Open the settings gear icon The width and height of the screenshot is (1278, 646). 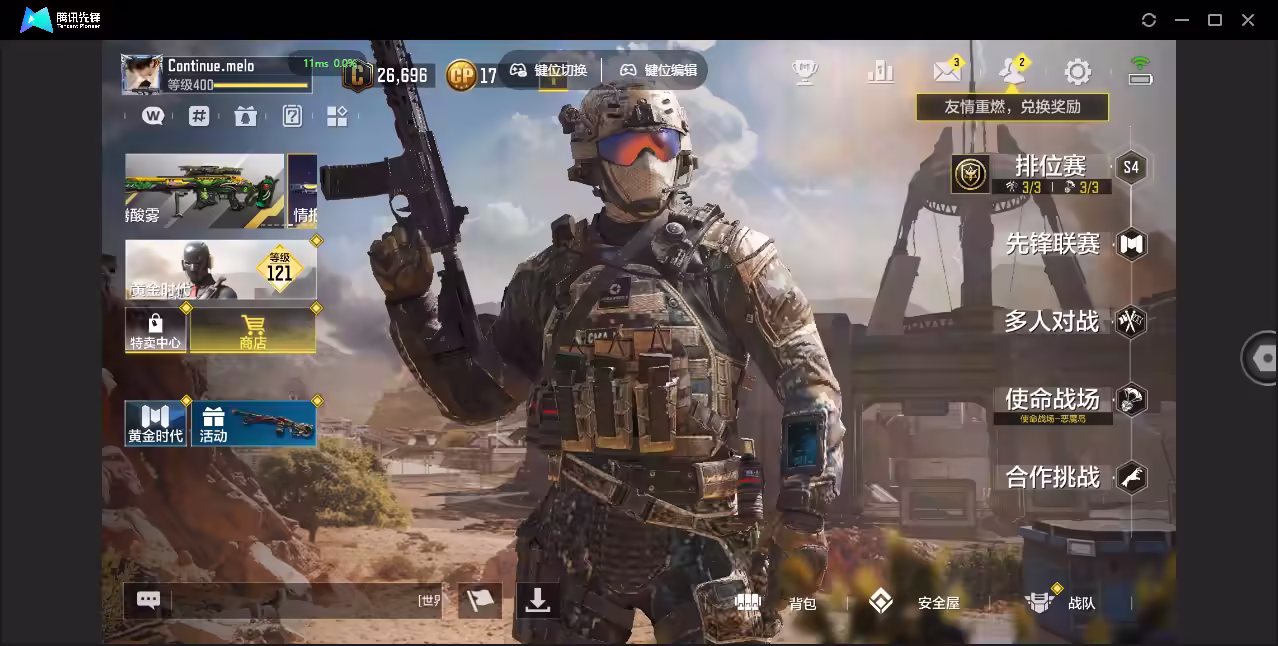coord(1077,72)
